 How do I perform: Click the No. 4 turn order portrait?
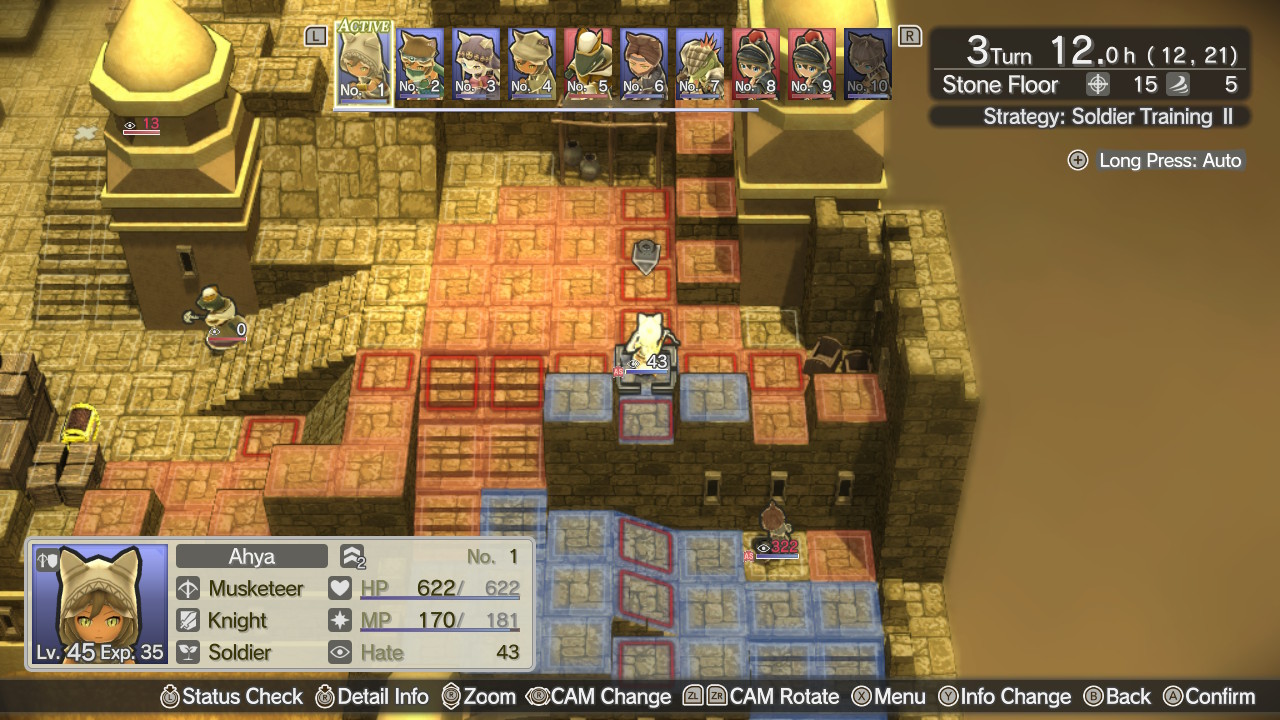[532, 63]
